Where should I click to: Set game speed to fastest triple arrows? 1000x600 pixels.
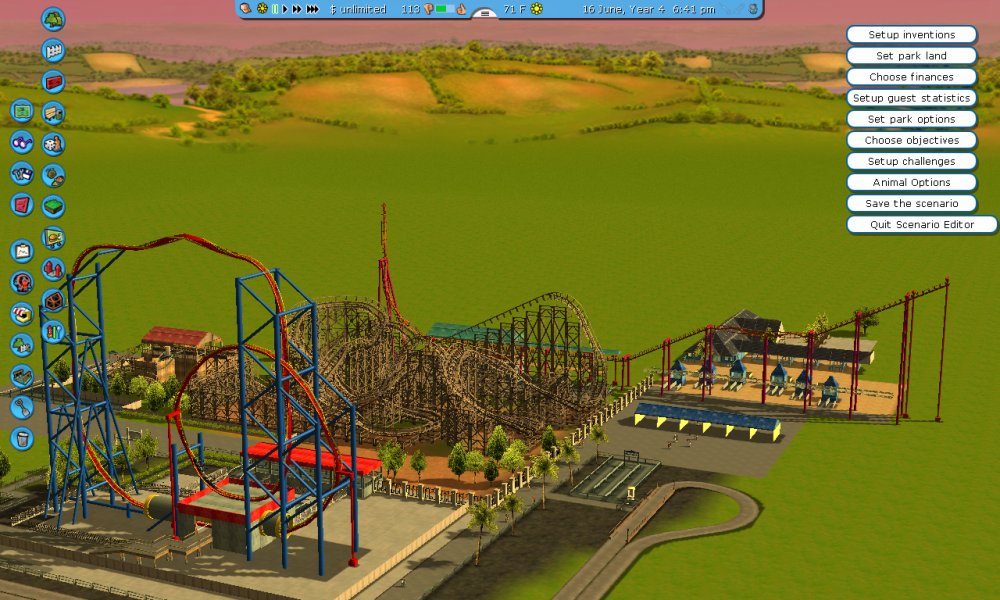tap(313, 9)
